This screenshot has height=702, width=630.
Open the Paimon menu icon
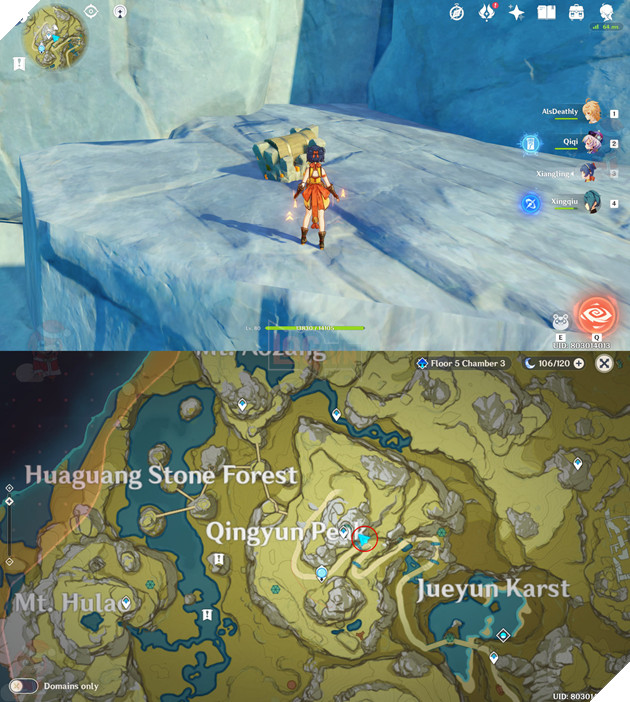click(x=606, y=12)
